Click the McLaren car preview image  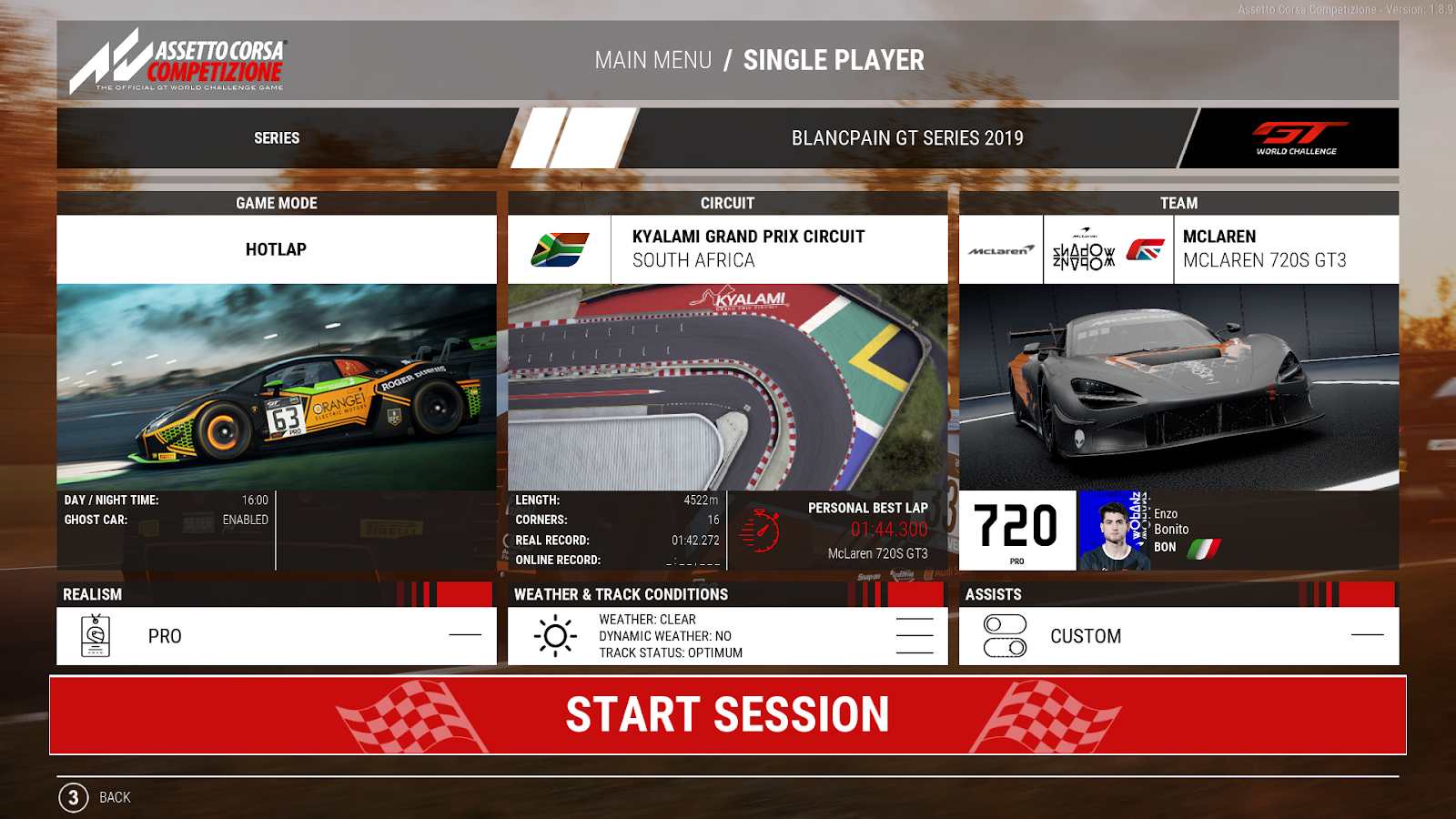coord(1178,387)
